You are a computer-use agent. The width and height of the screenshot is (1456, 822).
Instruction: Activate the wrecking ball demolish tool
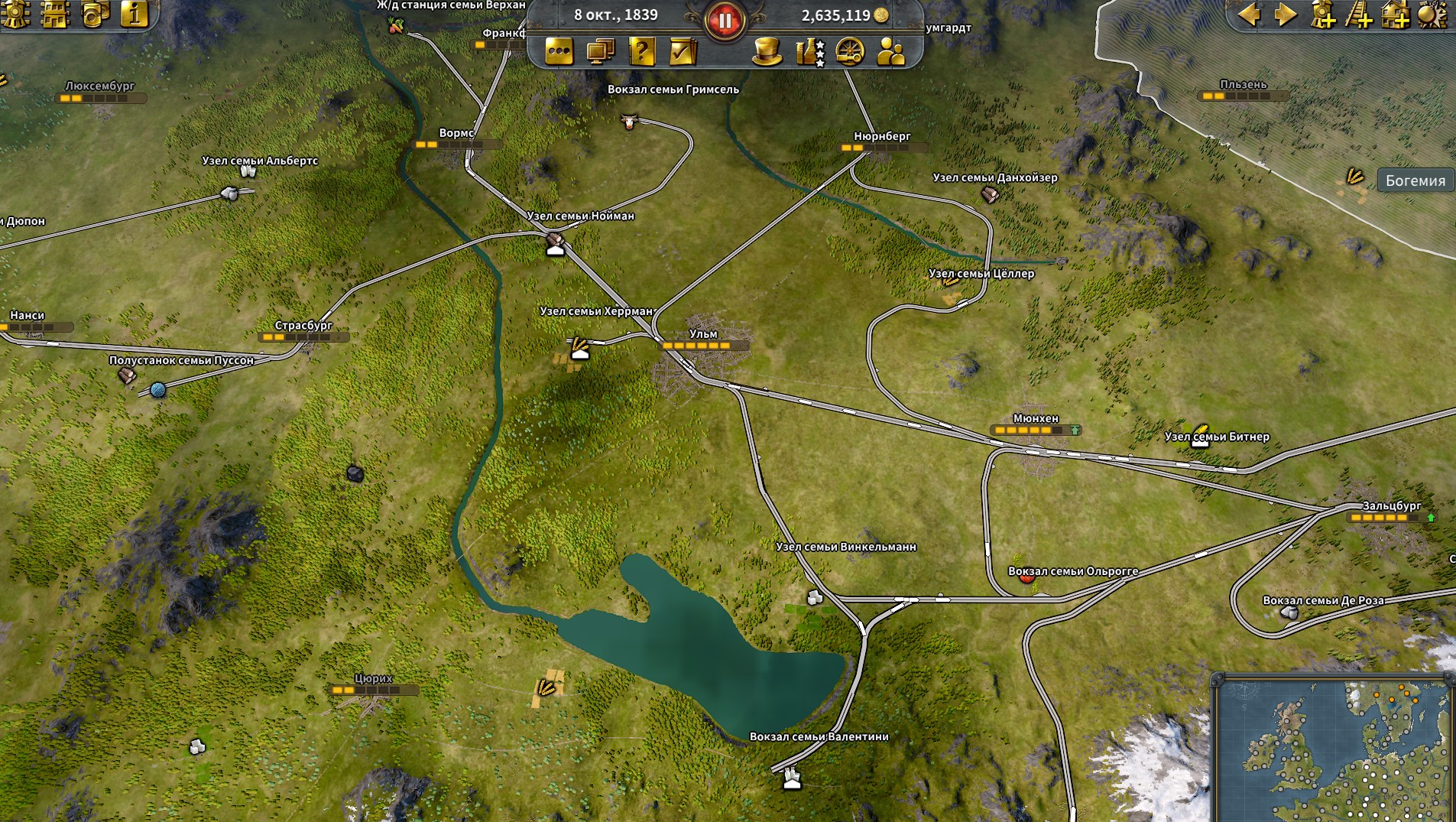point(1432,14)
